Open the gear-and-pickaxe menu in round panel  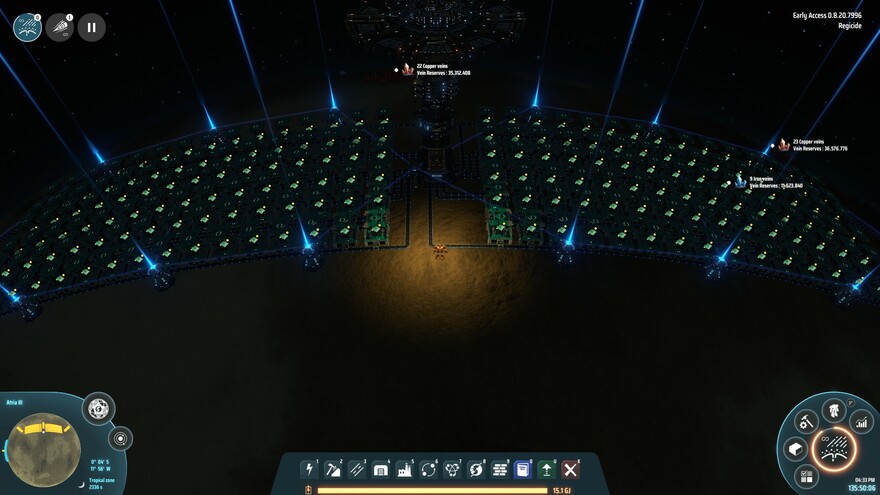[807, 421]
